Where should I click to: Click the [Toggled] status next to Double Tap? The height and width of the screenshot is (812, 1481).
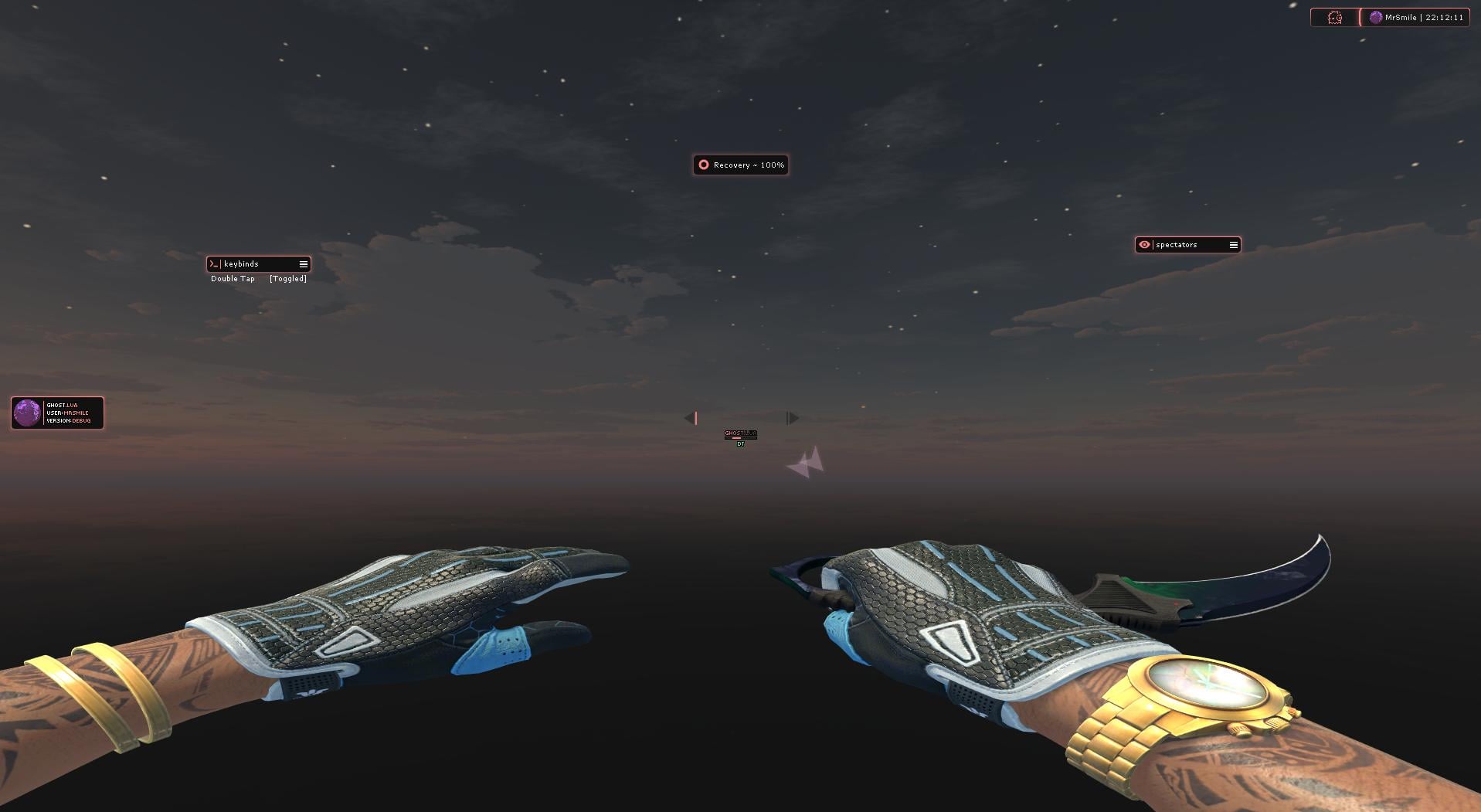pyautogui.click(x=287, y=278)
